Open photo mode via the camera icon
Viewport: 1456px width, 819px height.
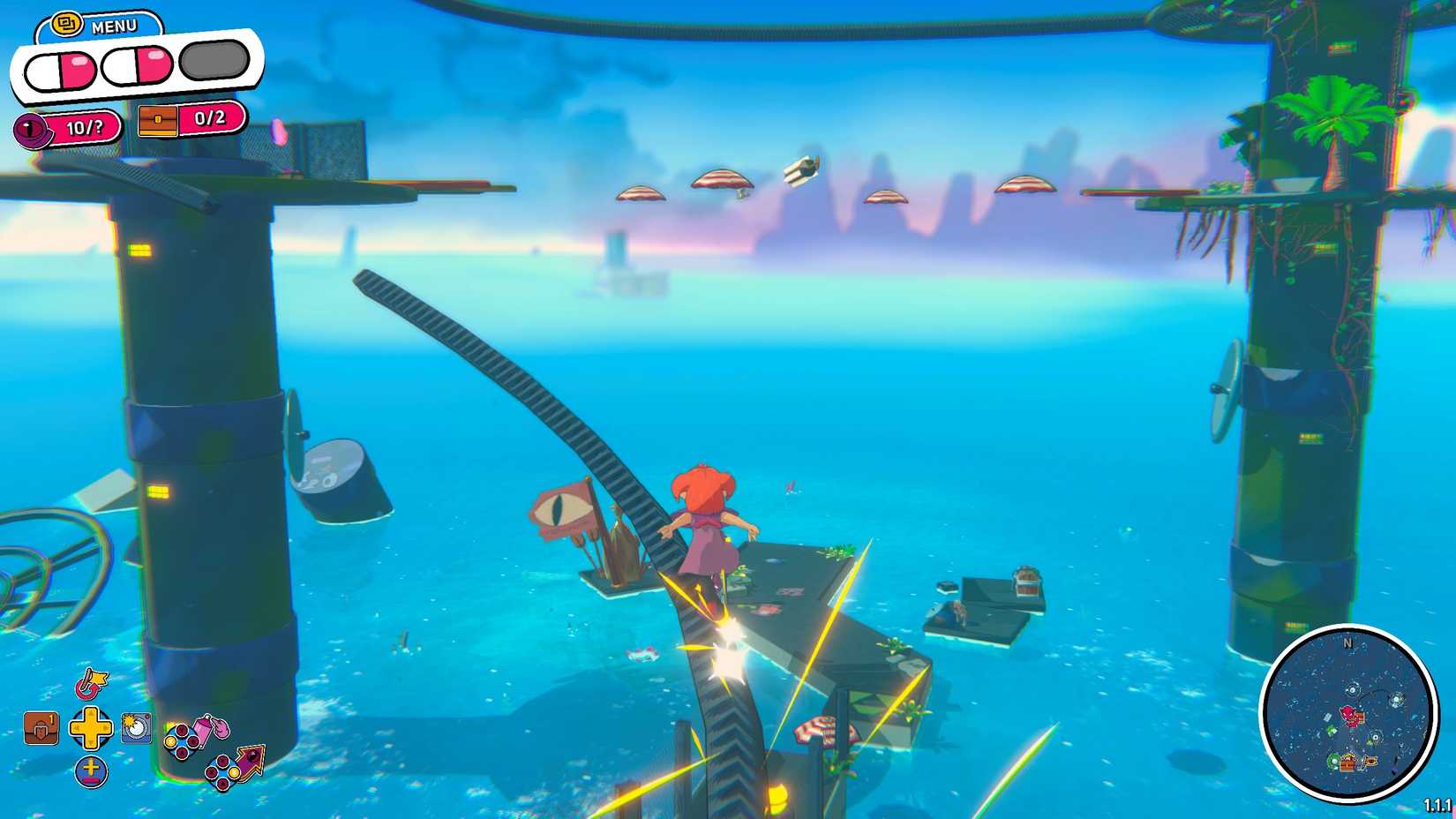pos(136,728)
